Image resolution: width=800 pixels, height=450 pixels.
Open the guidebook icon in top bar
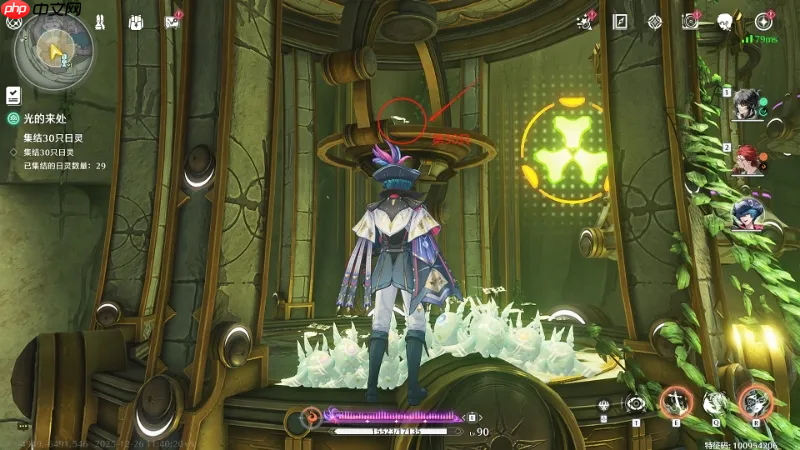click(x=620, y=22)
